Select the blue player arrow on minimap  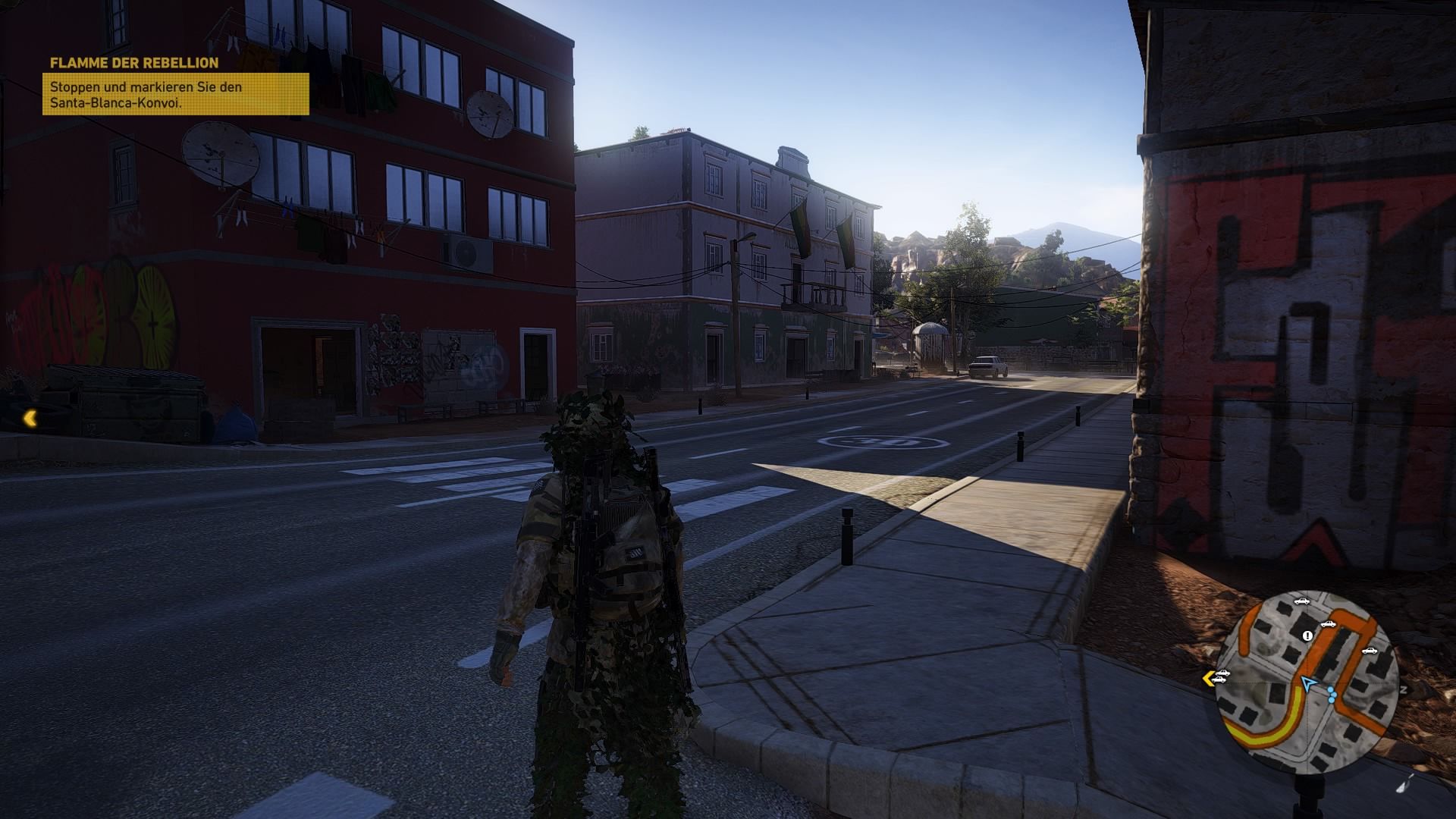click(x=1308, y=684)
